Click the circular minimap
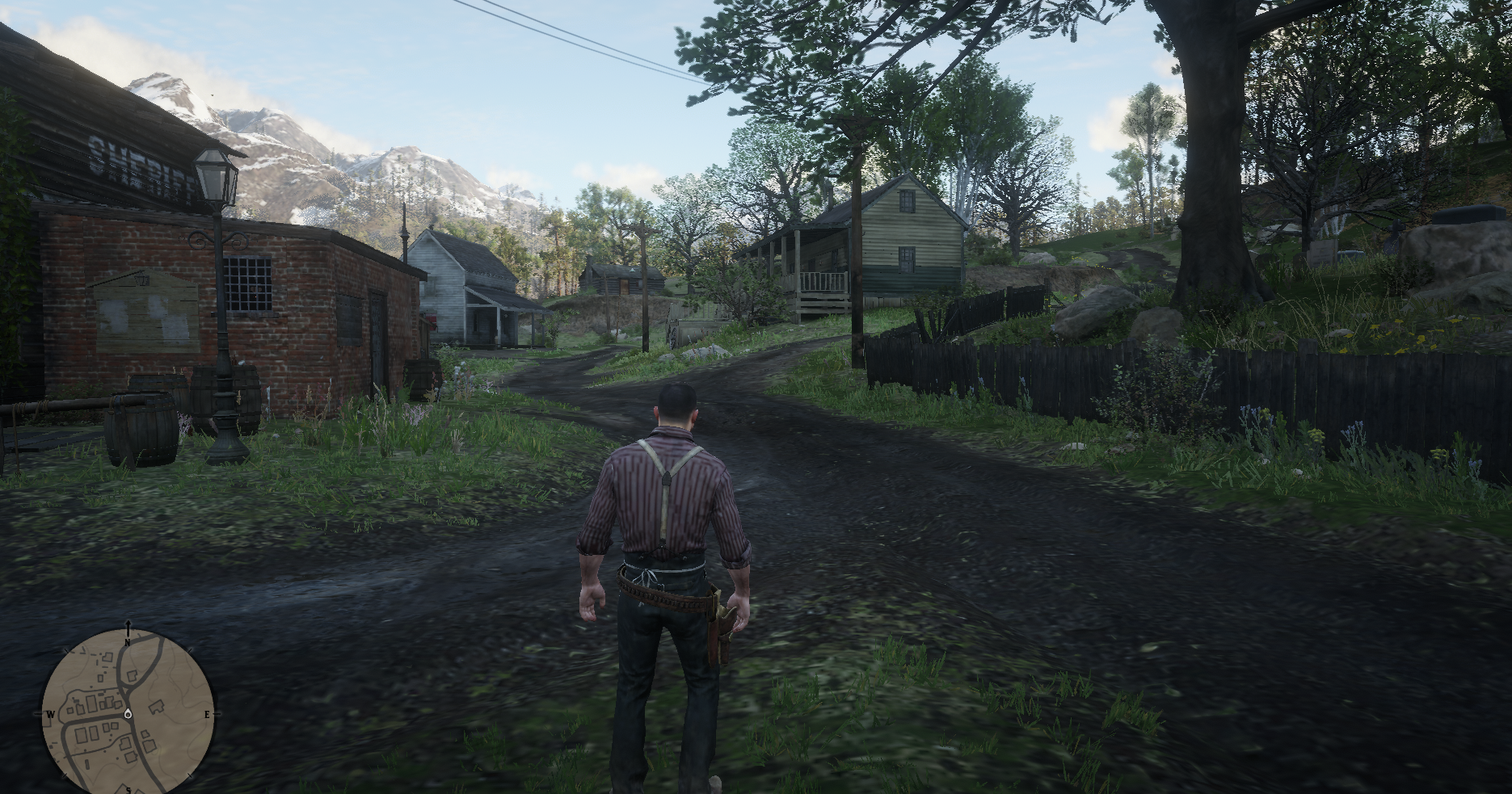The height and width of the screenshot is (794, 1512). [x=128, y=713]
